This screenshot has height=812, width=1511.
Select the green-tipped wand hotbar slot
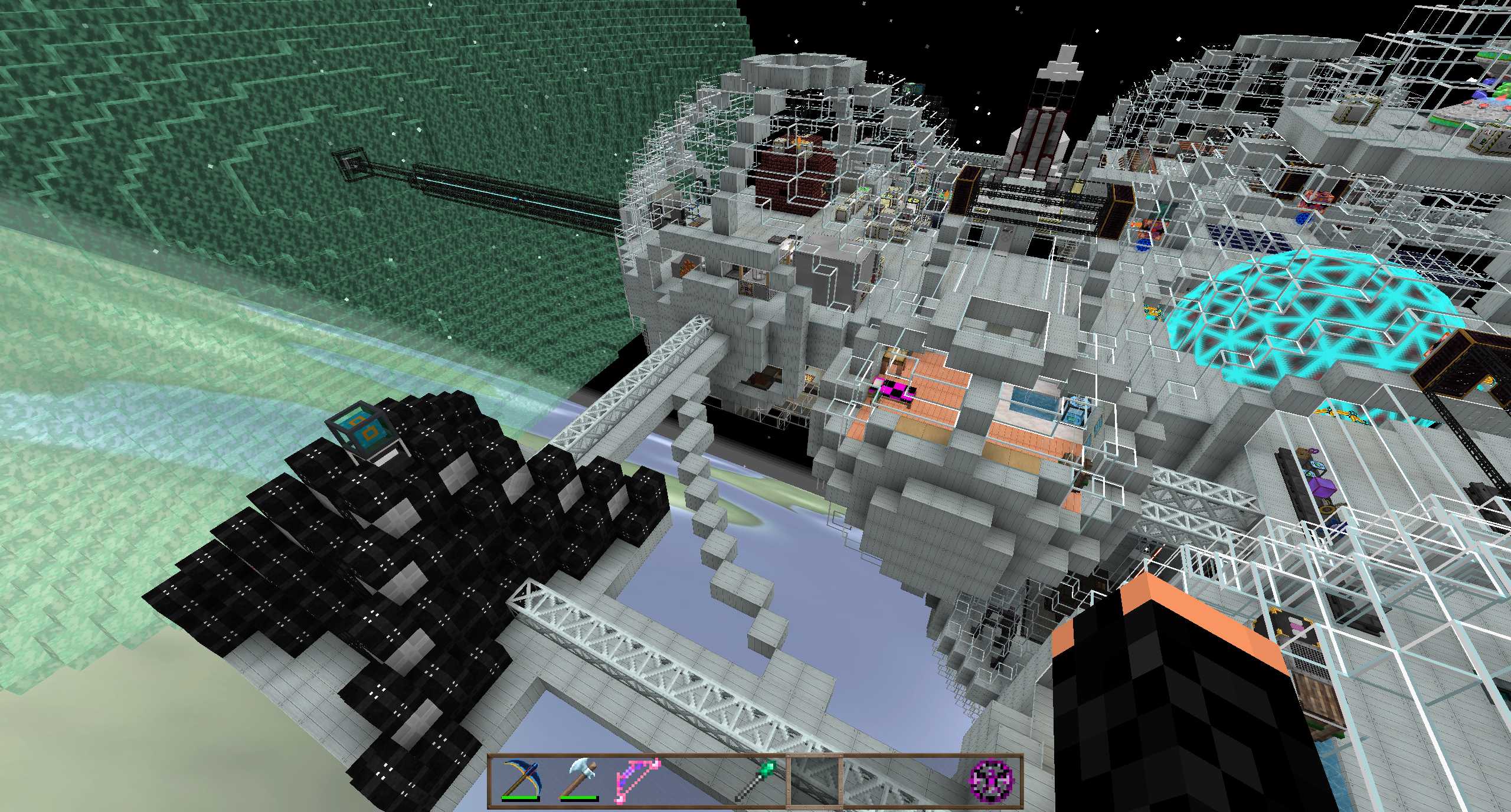coord(756,780)
